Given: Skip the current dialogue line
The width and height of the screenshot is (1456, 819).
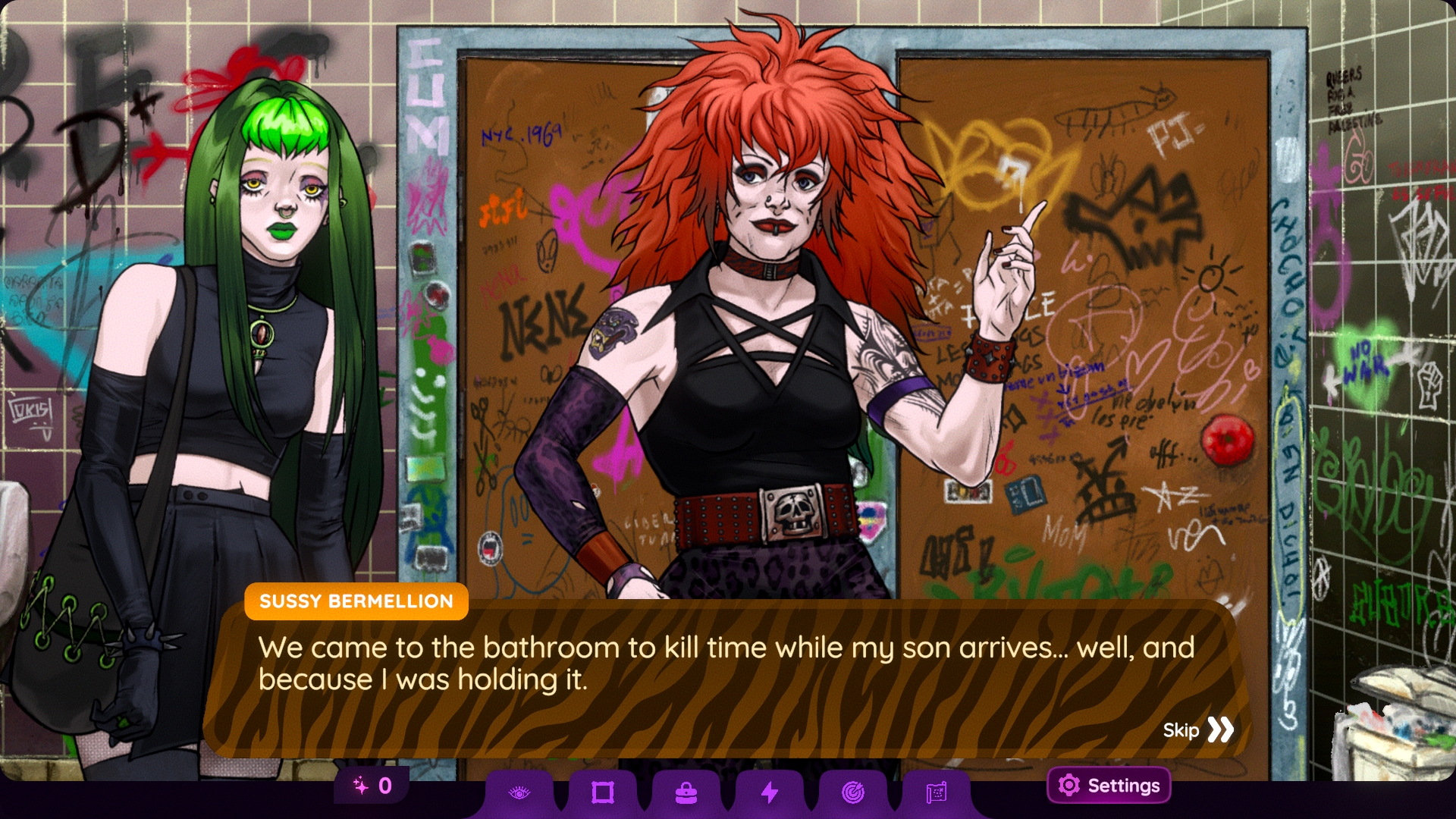Looking at the screenshot, I should [x=1198, y=730].
